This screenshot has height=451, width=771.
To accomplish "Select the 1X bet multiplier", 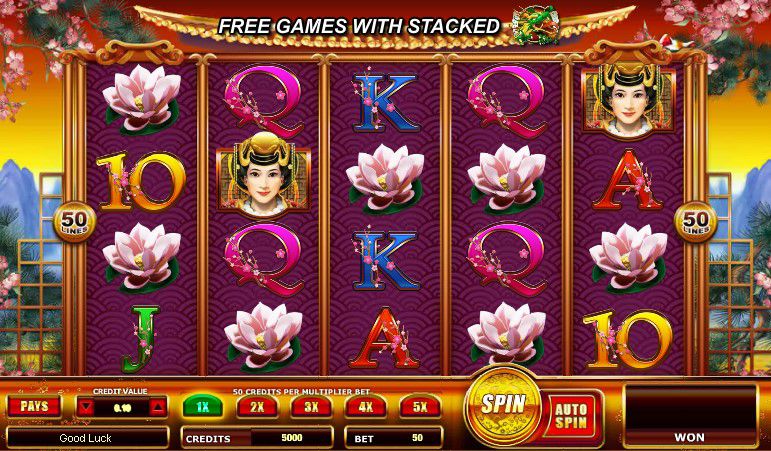I will coord(202,407).
